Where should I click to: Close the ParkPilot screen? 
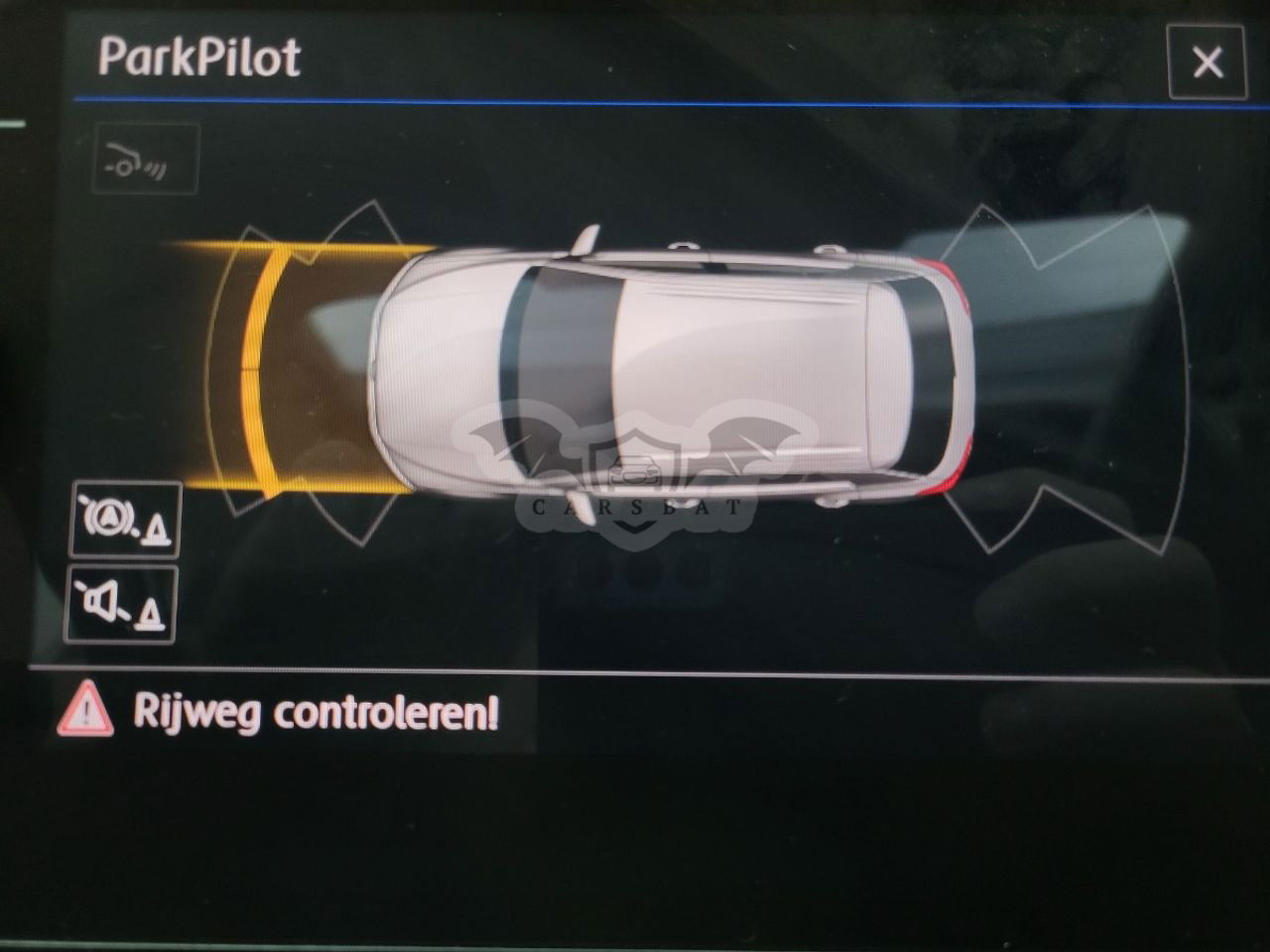point(1206,62)
